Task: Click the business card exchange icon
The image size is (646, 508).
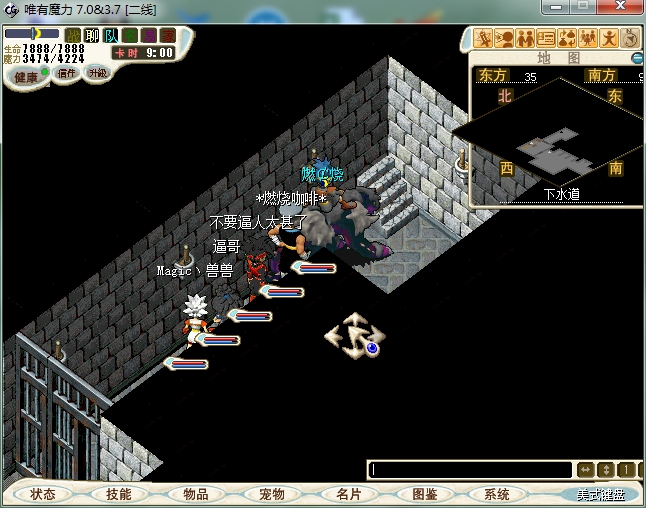Action: tap(545, 39)
